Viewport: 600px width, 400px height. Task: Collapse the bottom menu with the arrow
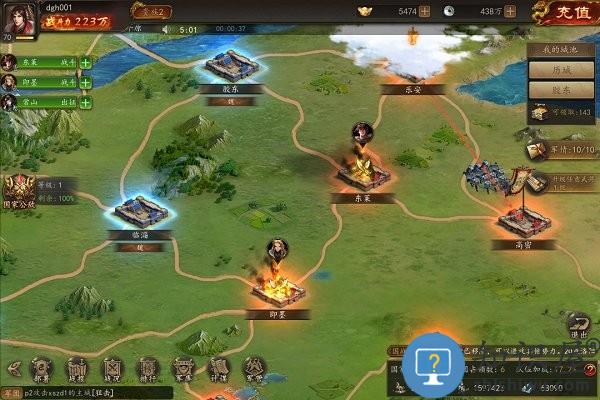(x=12, y=368)
